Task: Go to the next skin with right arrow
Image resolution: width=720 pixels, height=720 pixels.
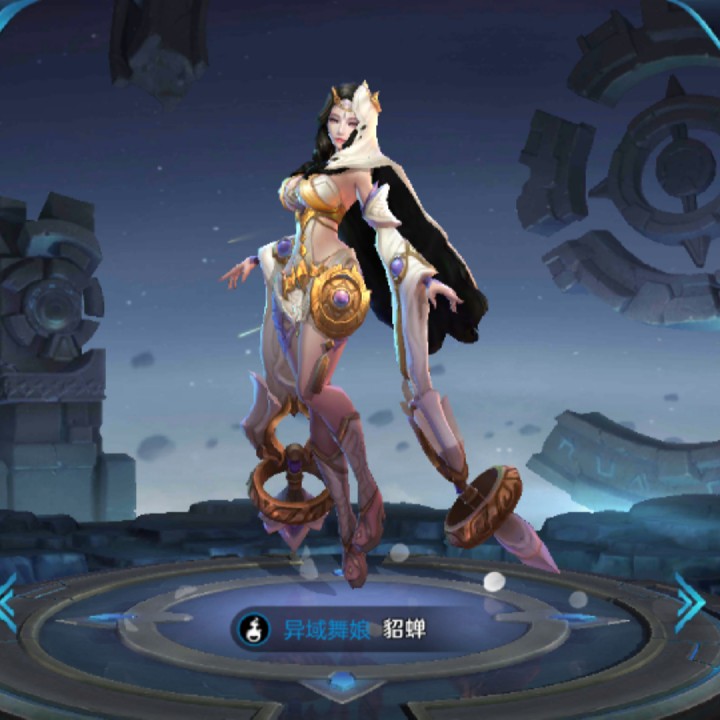Action: pyautogui.click(x=689, y=602)
